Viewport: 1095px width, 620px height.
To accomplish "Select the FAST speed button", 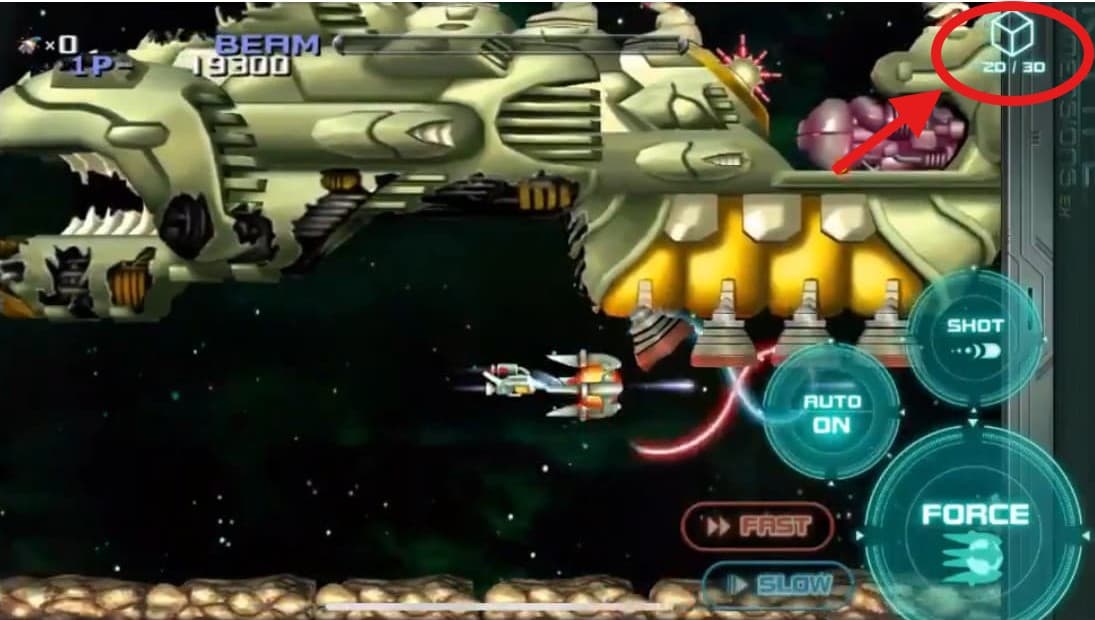I will (757, 526).
